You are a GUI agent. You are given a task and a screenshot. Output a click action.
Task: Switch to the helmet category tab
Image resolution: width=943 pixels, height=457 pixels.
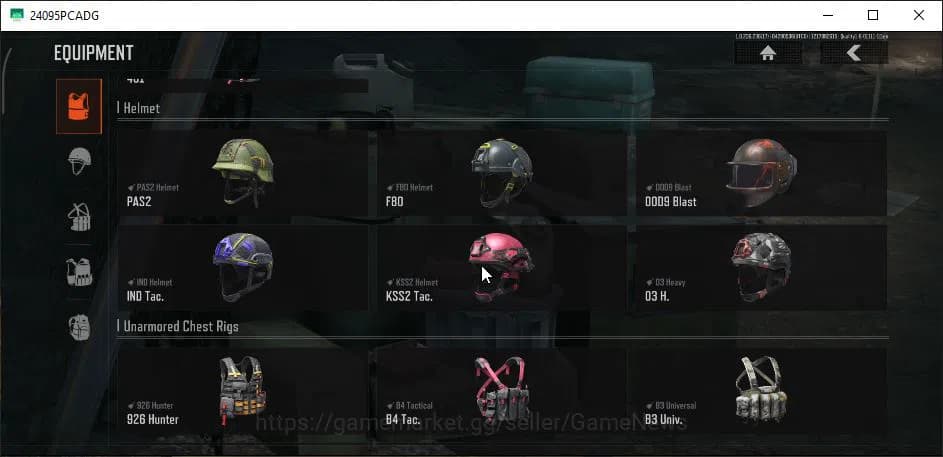click(x=79, y=161)
